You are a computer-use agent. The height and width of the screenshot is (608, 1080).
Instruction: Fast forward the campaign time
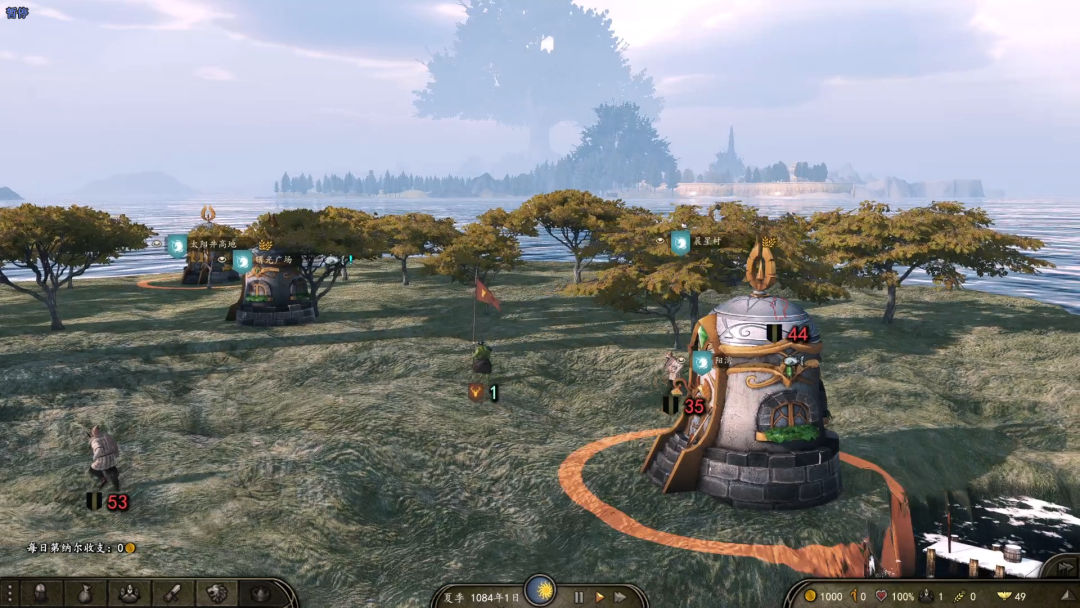coord(621,597)
